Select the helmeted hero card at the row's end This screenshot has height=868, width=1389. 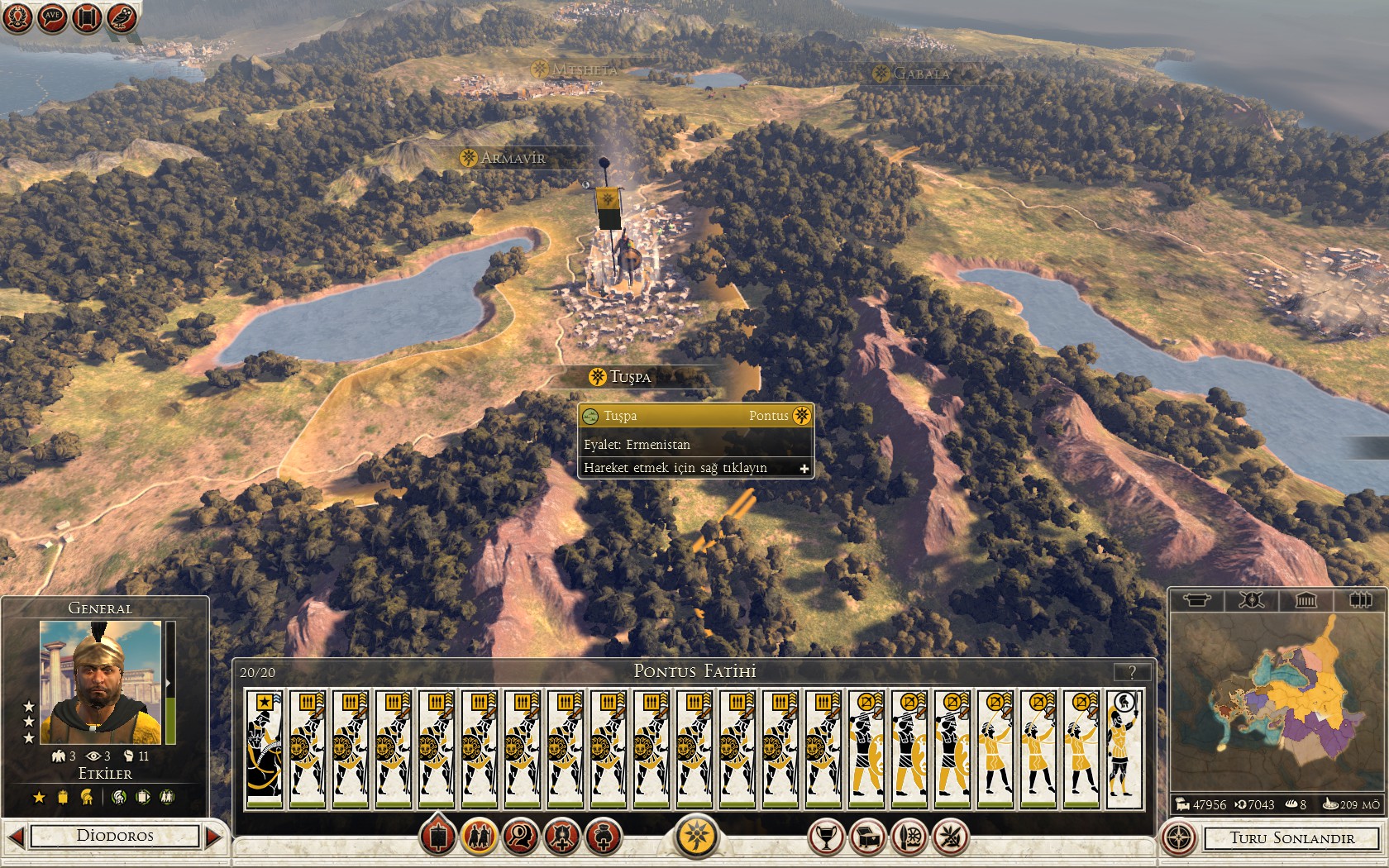pyautogui.click(x=1124, y=749)
